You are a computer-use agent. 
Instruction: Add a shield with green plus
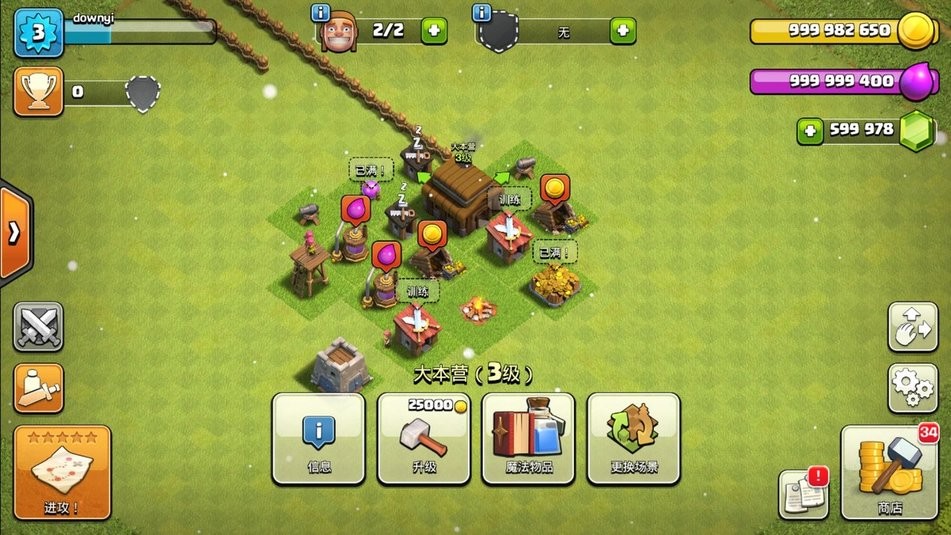point(622,31)
